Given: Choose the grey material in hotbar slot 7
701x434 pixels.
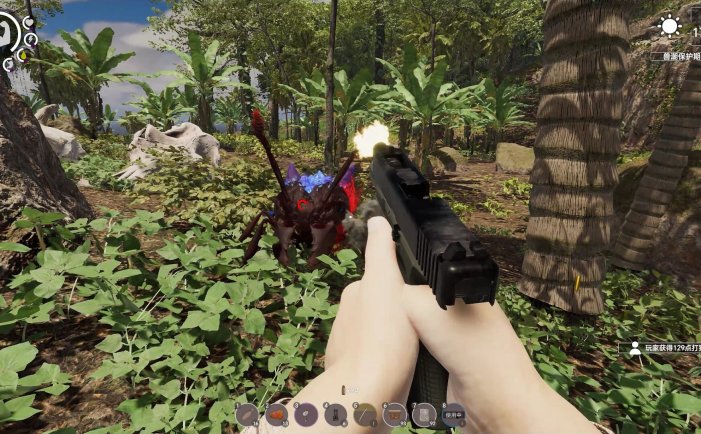Looking at the screenshot, I should (x=424, y=414).
